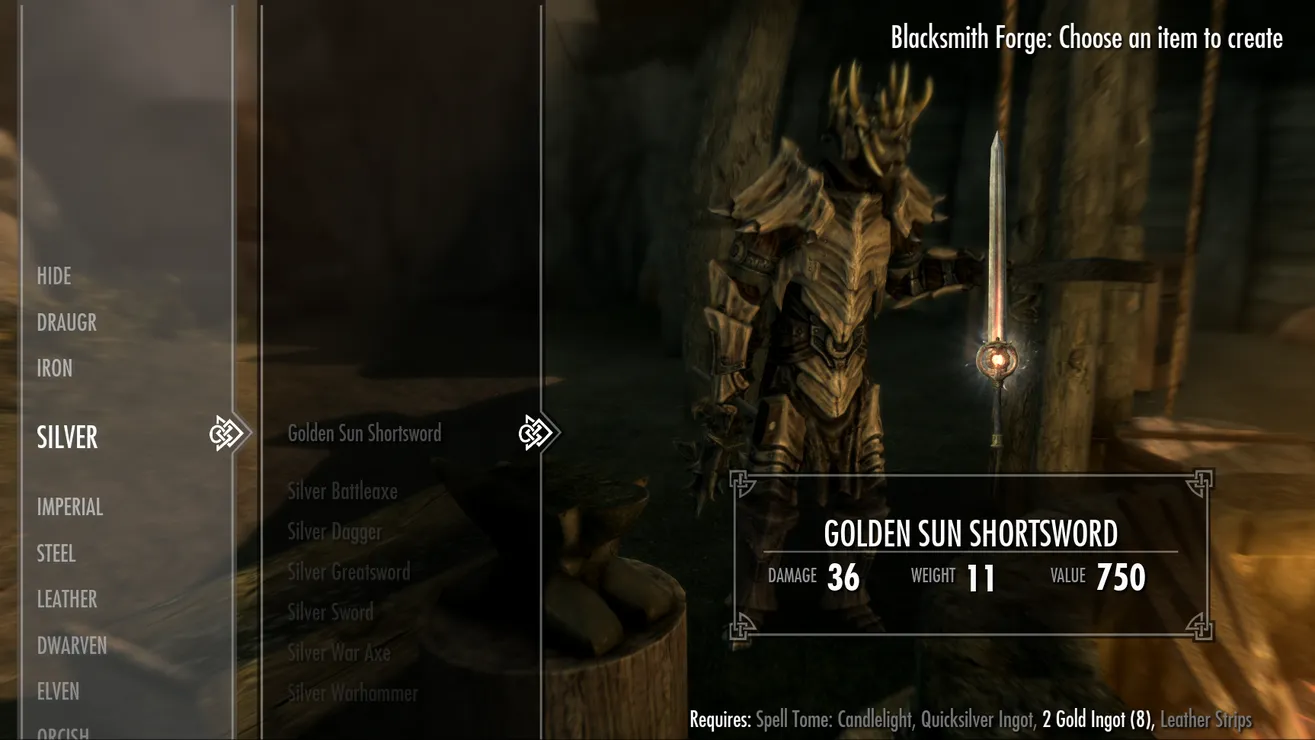Choose the Silver War Axe entry

pyautogui.click(x=339, y=653)
